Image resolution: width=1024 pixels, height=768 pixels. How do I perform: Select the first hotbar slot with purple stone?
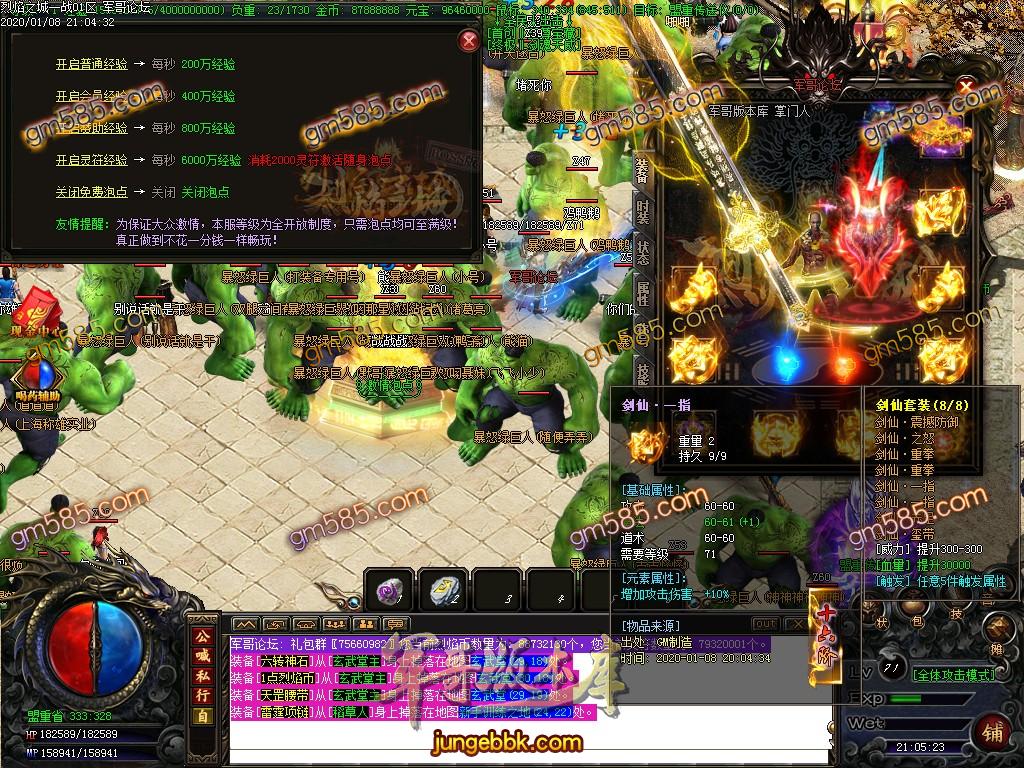(388, 590)
